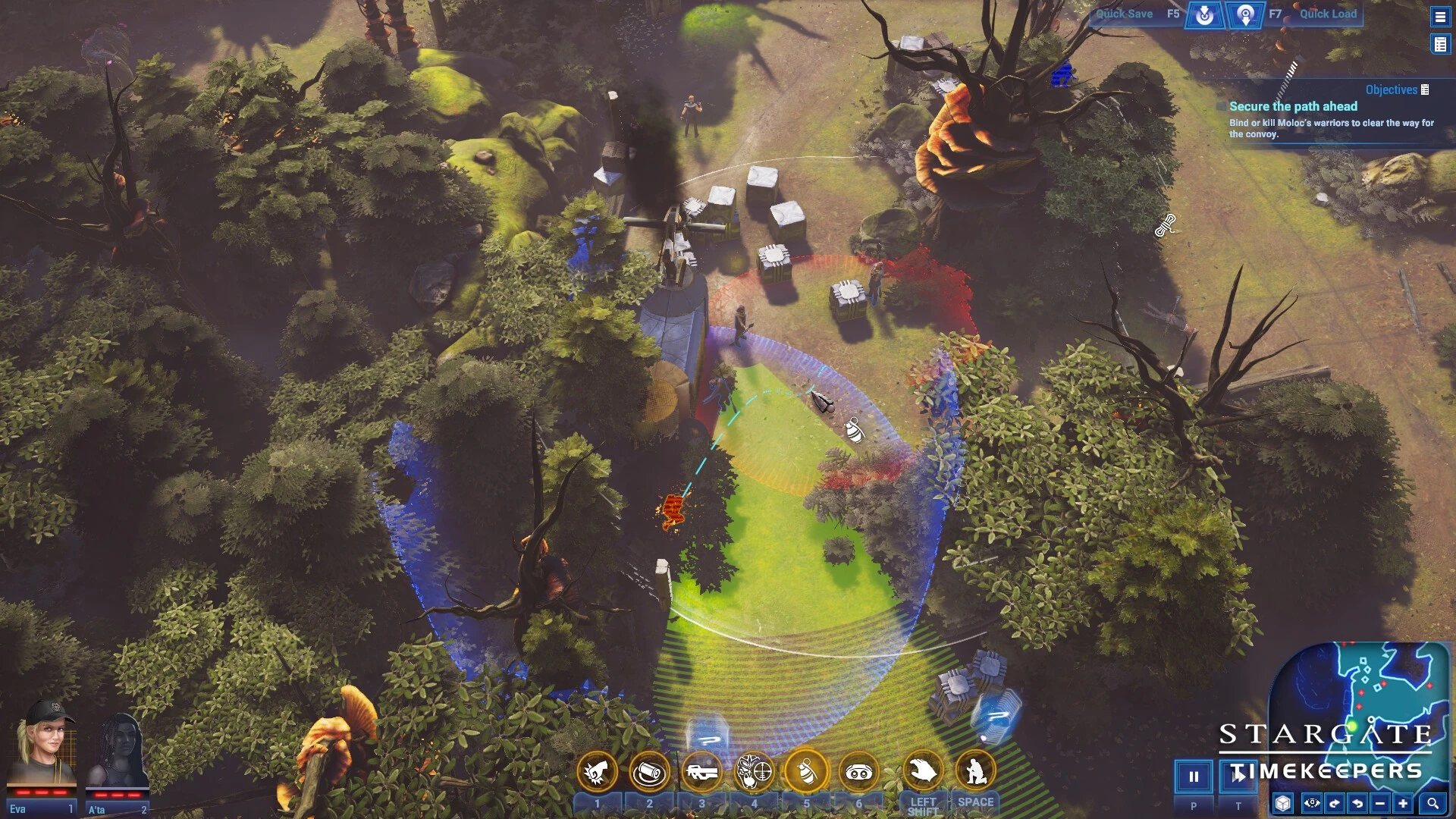This screenshot has width=1456, height=819.
Task: Select the rifle shoot ability
Action: point(701,772)
